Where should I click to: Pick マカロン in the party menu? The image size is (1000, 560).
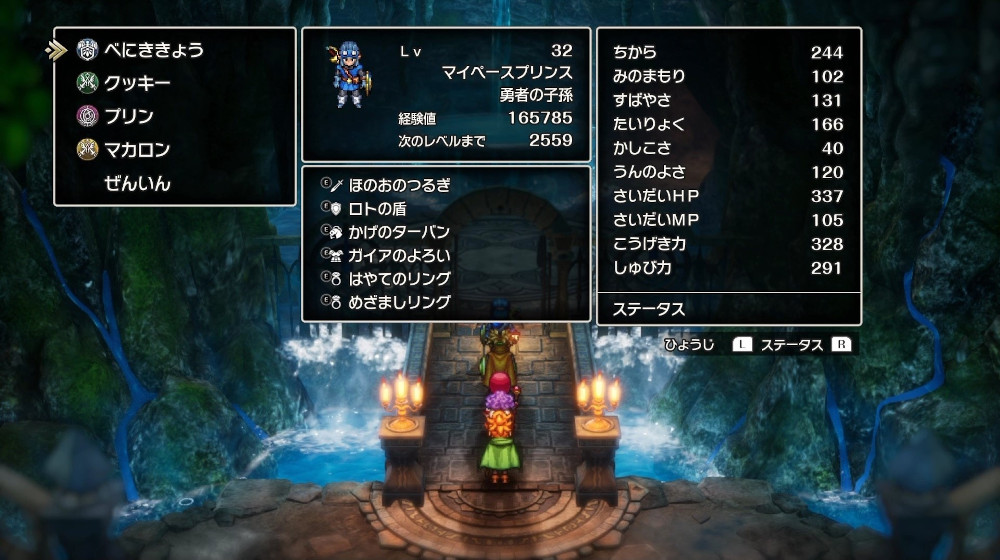point(137,150)
